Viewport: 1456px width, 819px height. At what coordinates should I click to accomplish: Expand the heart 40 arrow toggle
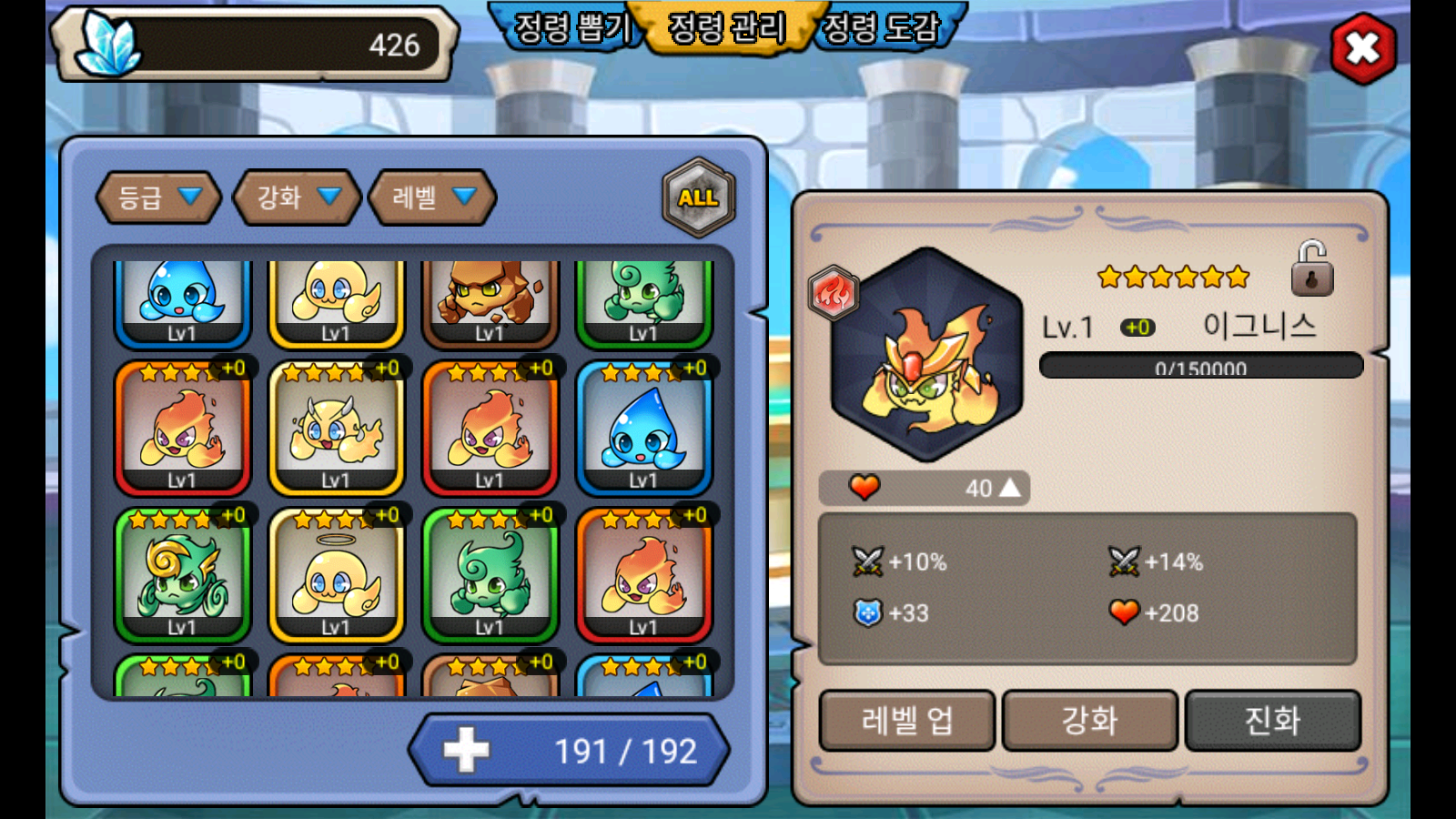[1010, 489]
